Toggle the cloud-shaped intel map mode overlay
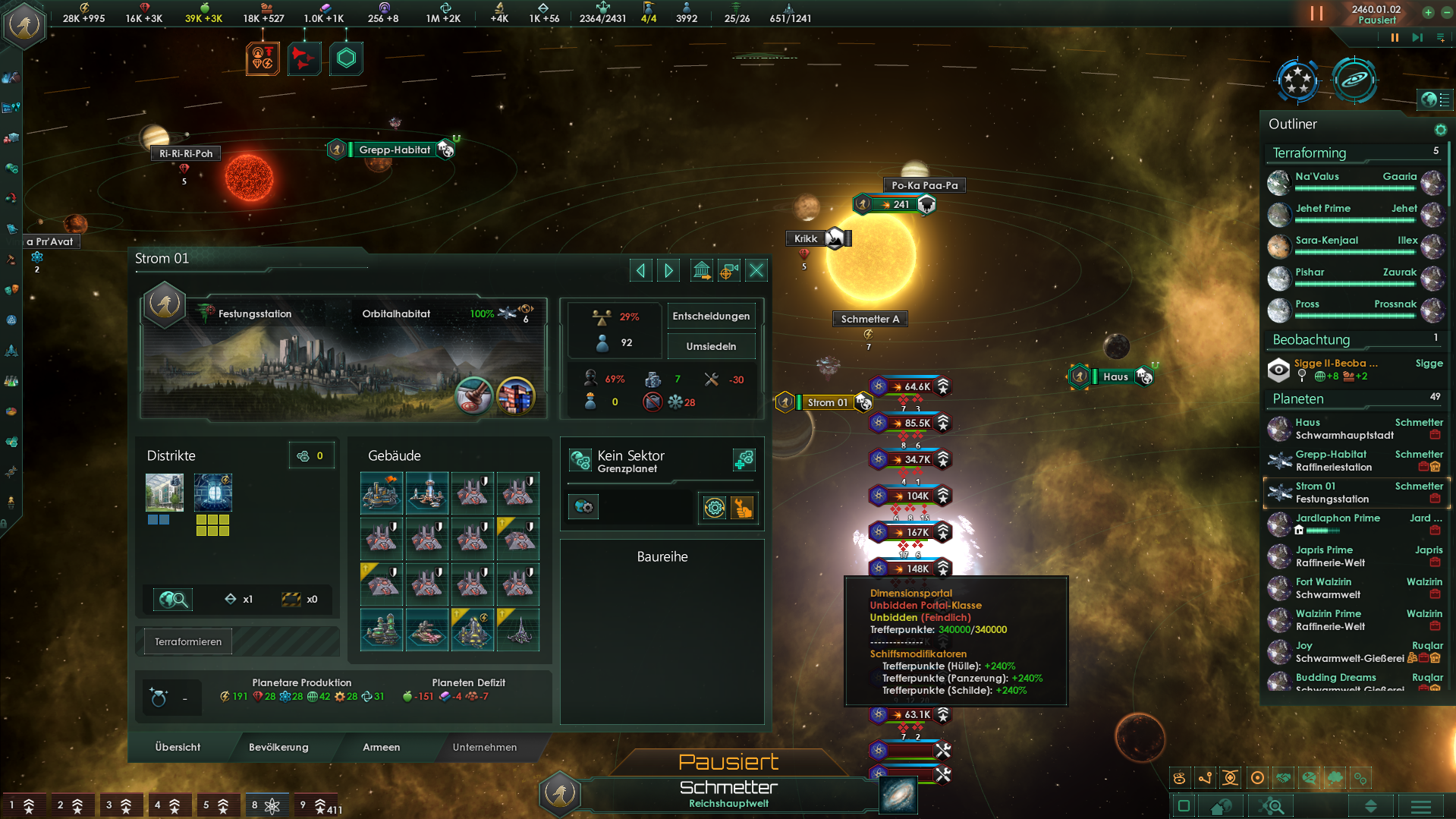The image size is (1456, 819). [1334, 778]
